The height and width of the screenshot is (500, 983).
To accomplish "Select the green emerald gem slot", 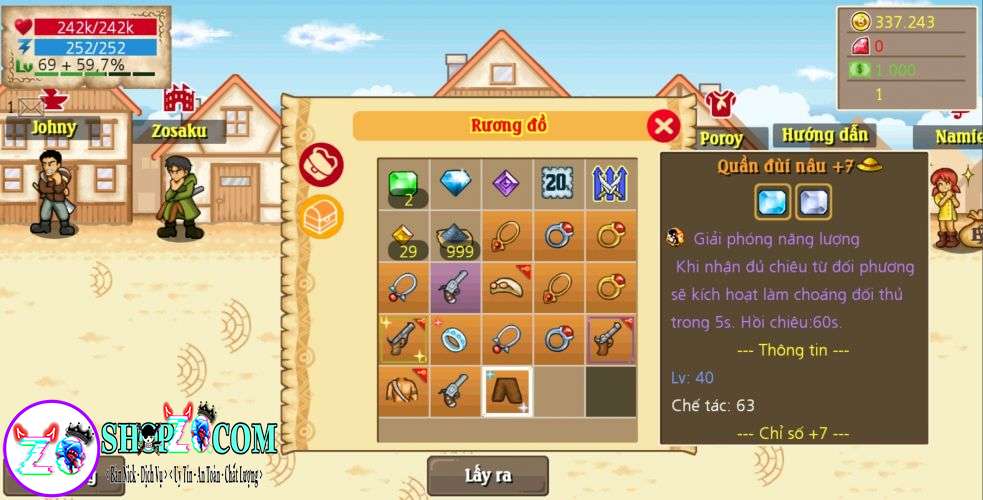I will [x=403, y=184].
